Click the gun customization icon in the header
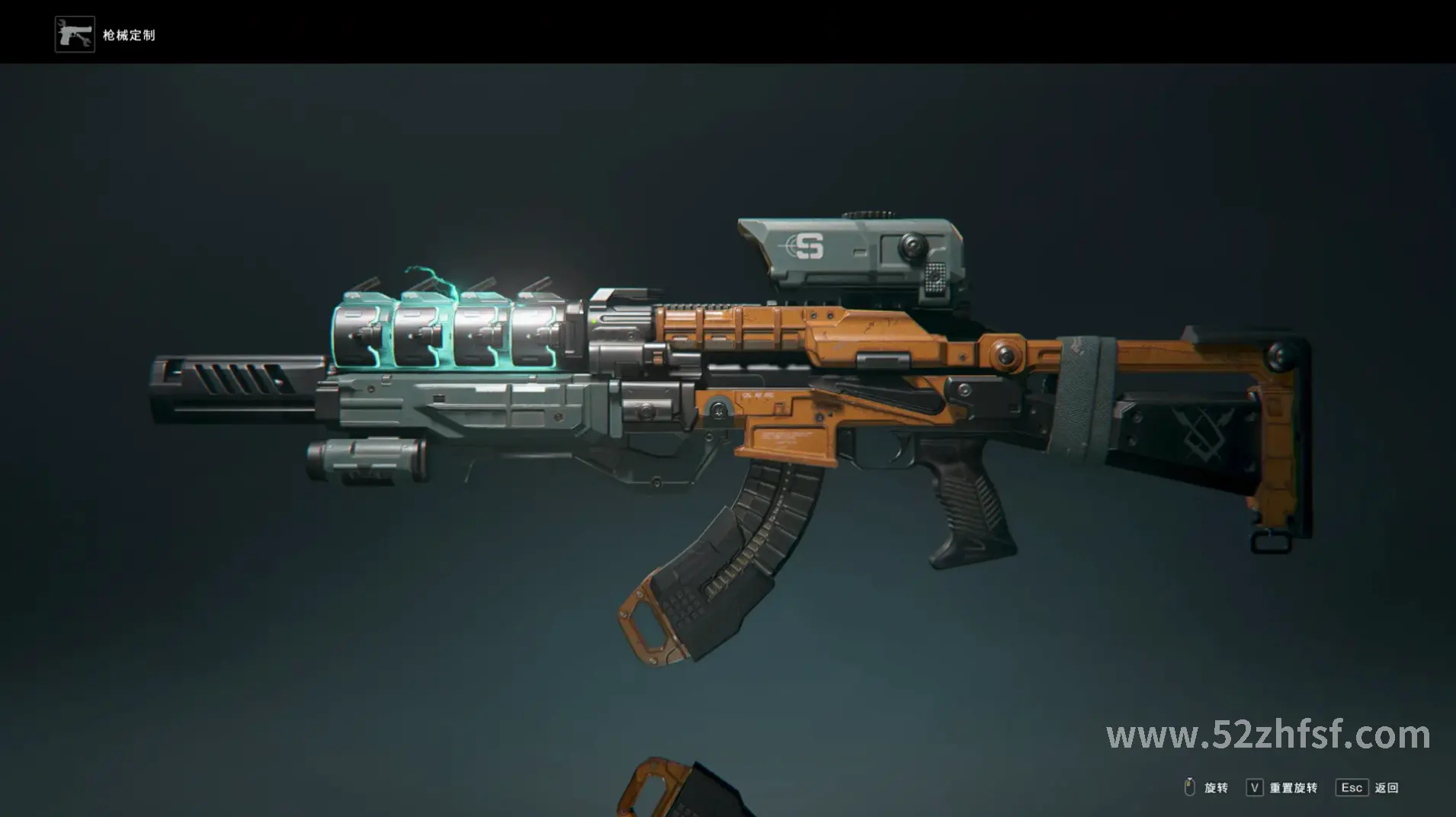The height and width of the screenshot is (817, 1456). (75, 34)
